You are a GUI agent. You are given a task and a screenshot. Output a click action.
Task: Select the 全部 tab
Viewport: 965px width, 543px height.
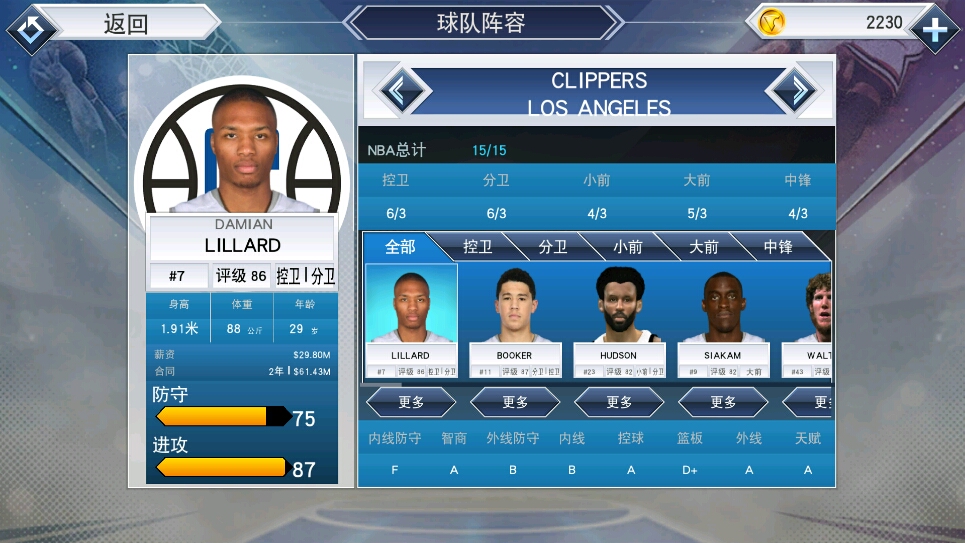coord(400,246)
